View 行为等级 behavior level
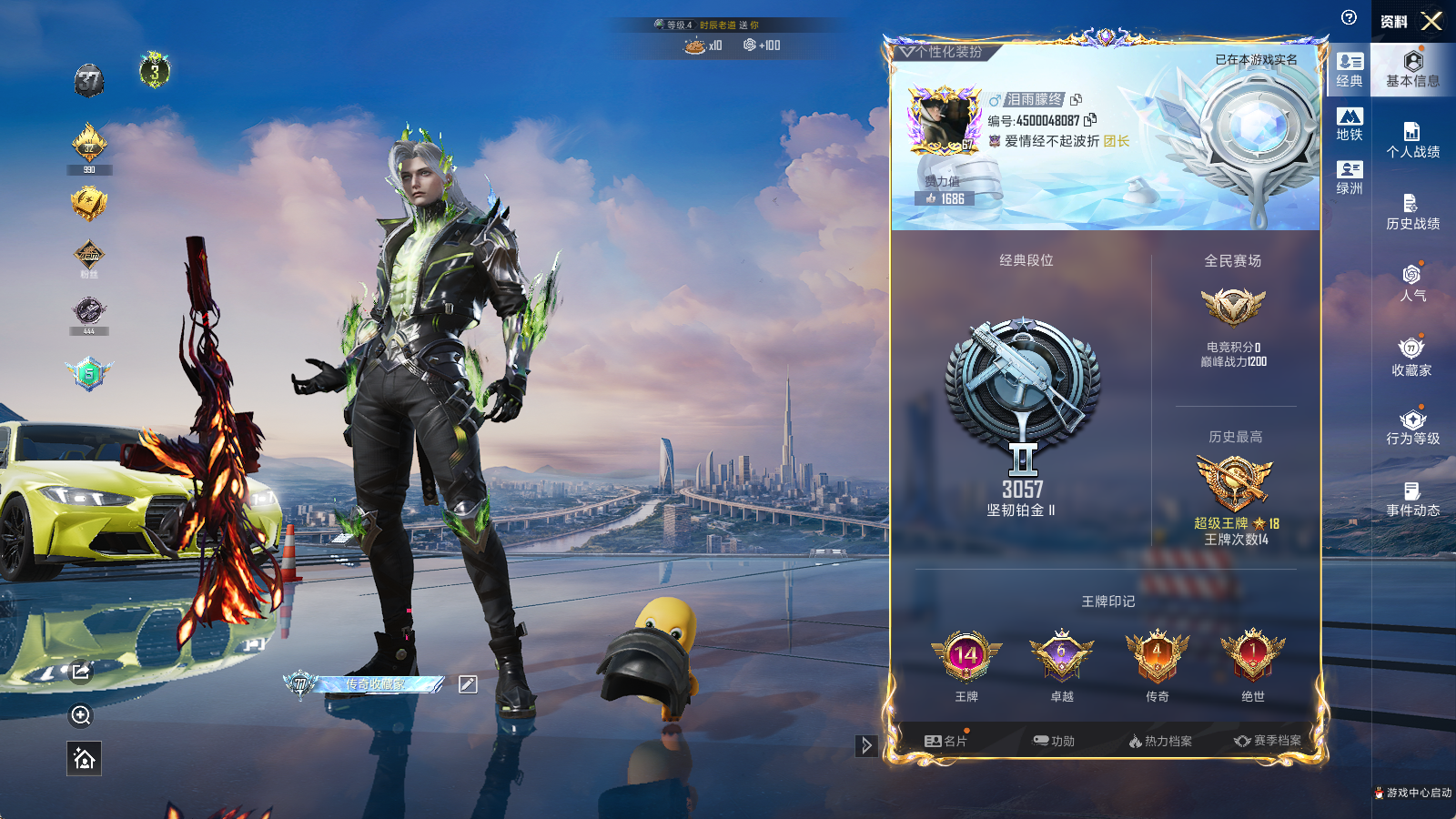Image resolution: width=1456 pixels, height=819 pixels. tap(1412, 428)
